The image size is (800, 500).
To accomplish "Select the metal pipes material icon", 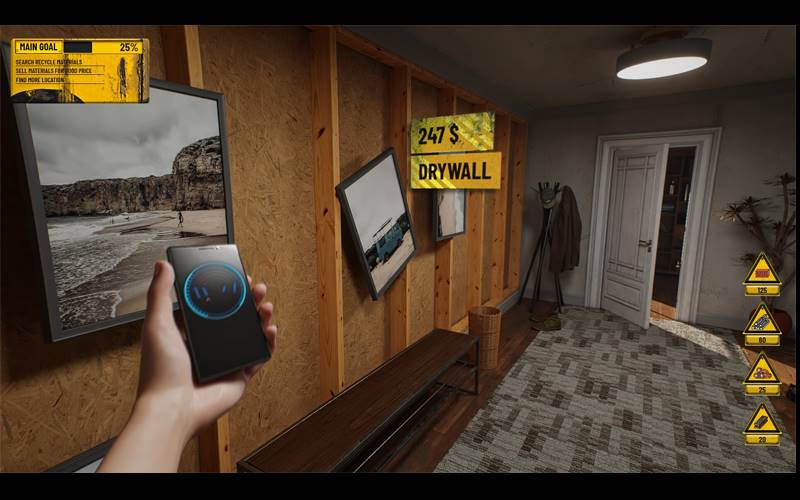I will (762, 322).
